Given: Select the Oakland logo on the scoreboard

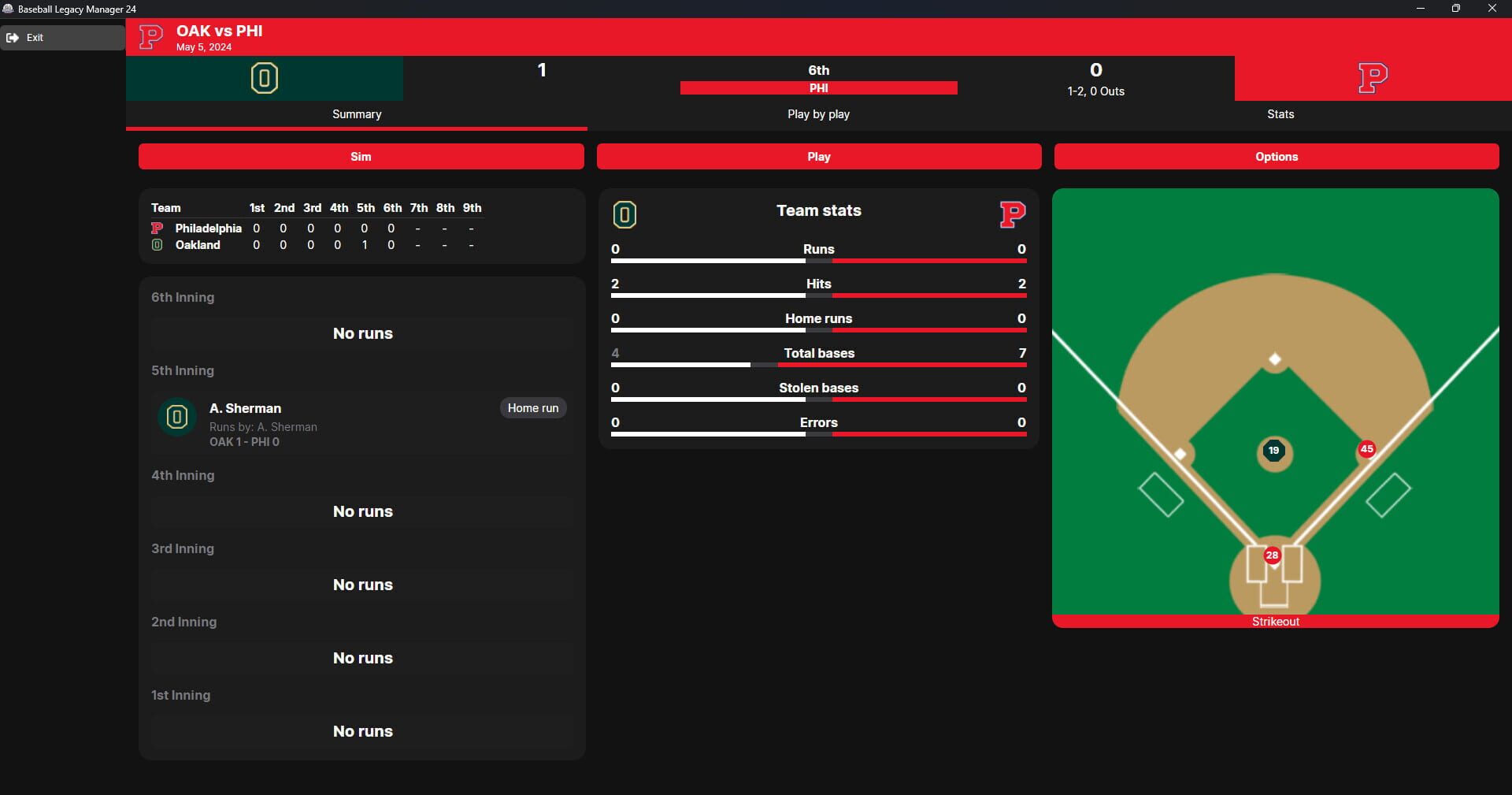Looking at the screenshot, I should click(265, 78).
